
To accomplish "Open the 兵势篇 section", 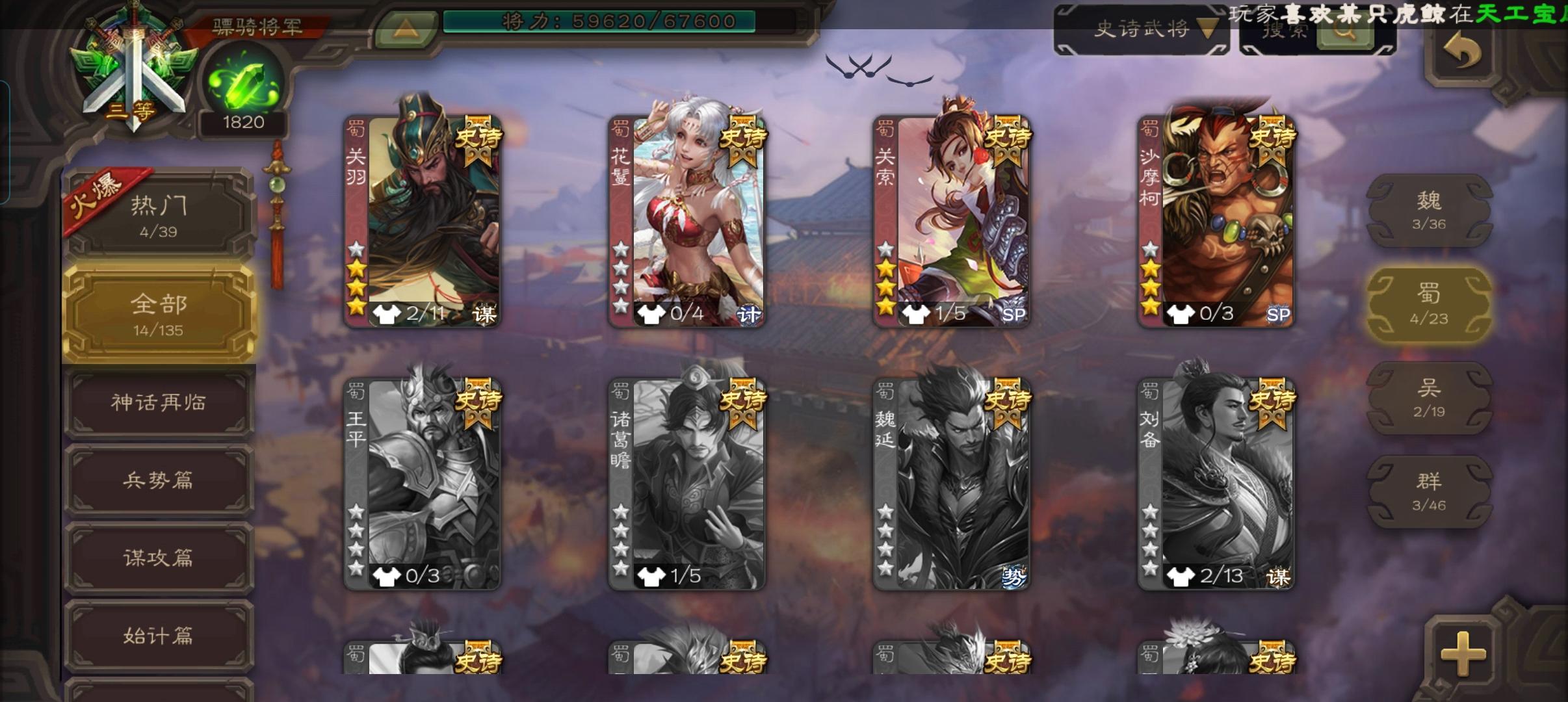I will coord(158,480).
